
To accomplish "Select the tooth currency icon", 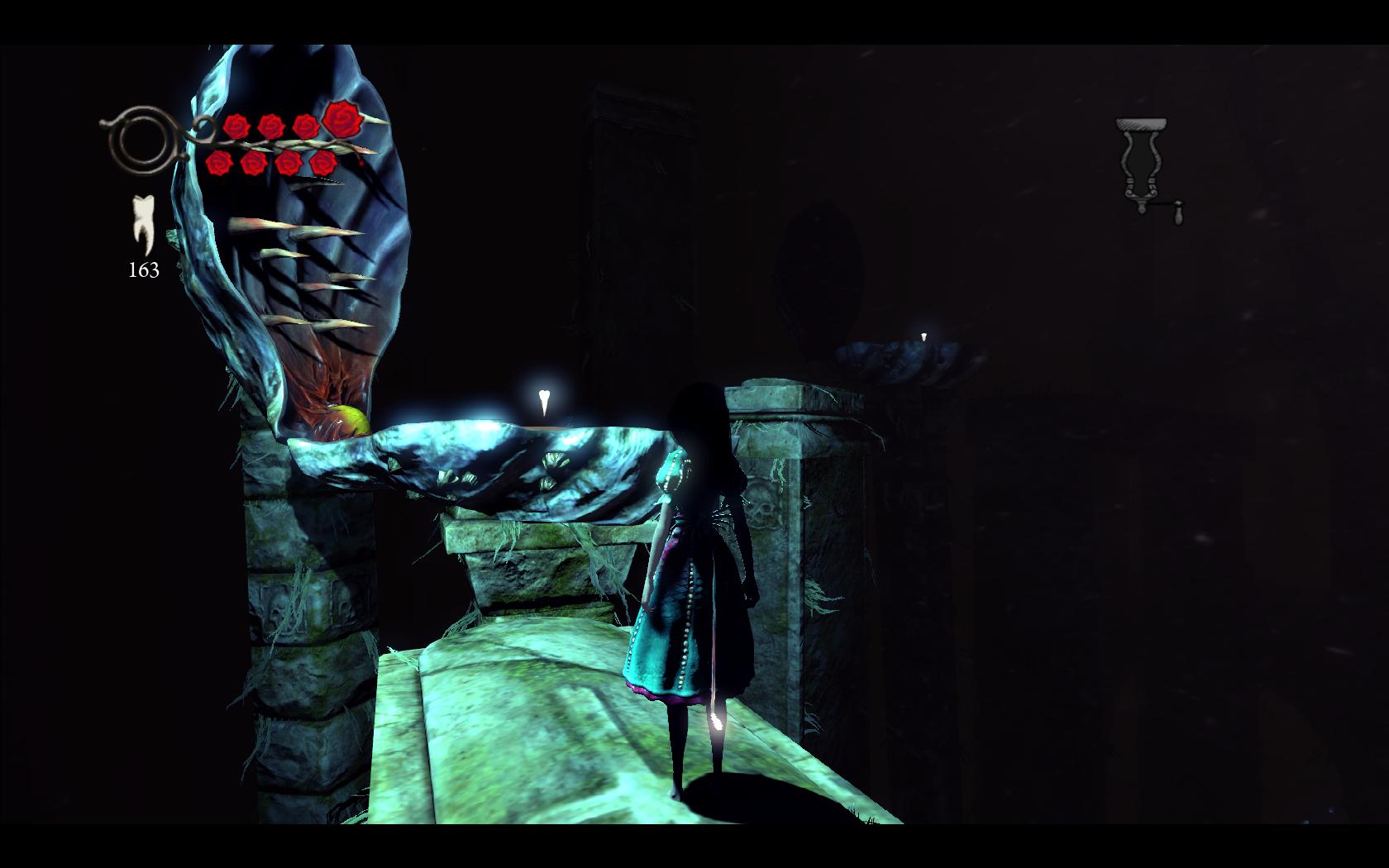I will click(x=143, y=225).
